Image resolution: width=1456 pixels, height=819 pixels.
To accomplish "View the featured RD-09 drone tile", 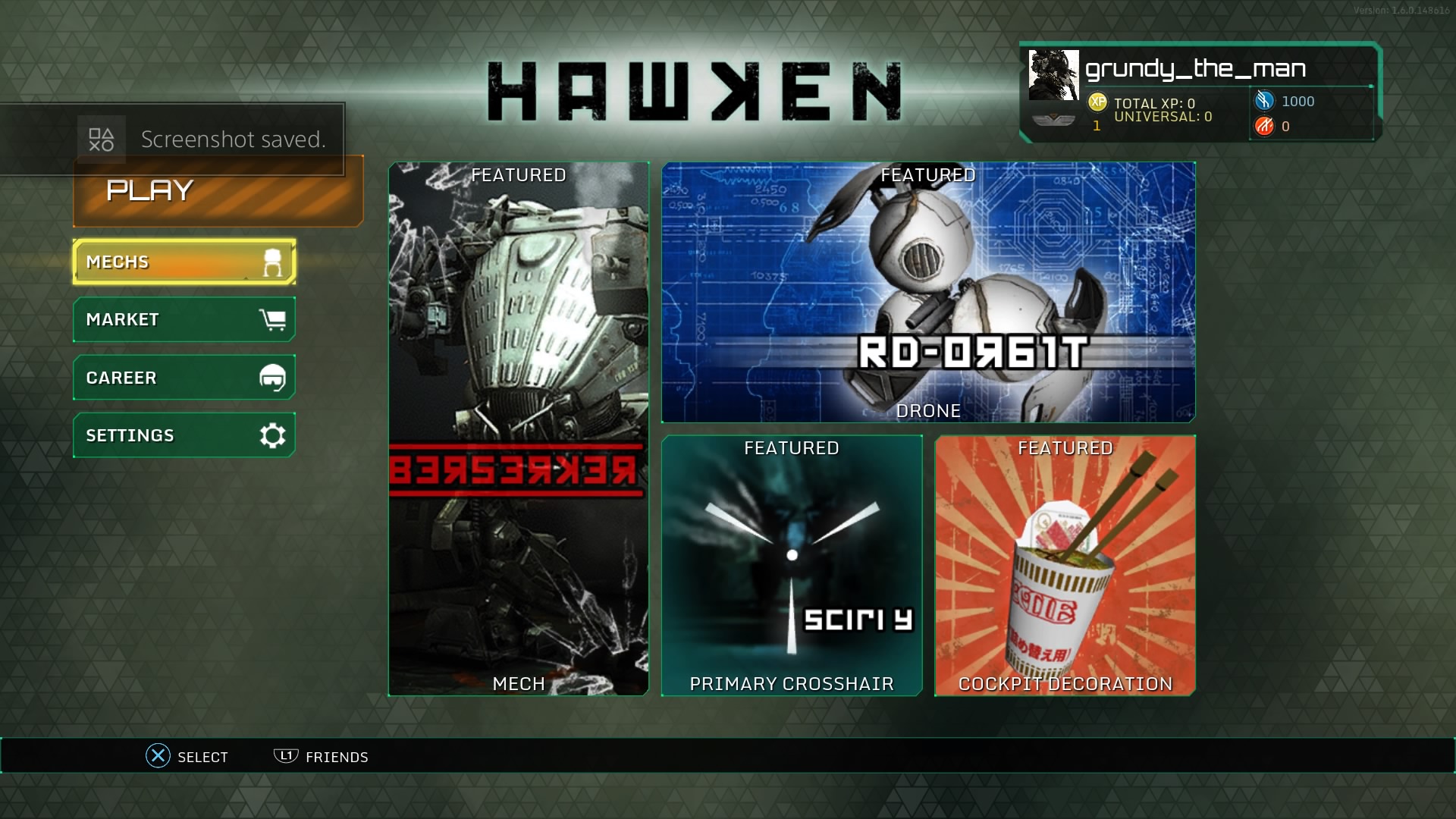I will click(x=929, y=292).
